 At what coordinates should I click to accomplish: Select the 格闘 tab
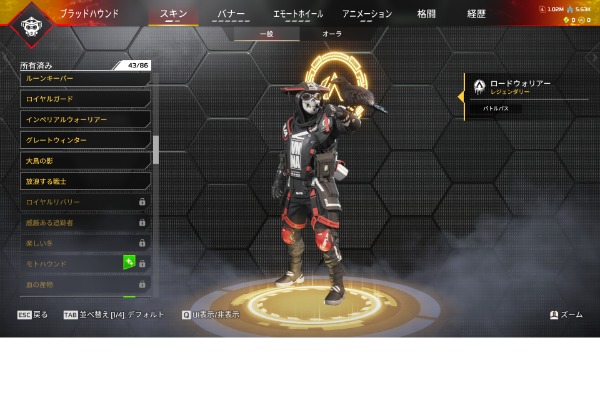(x=426, y=14)
